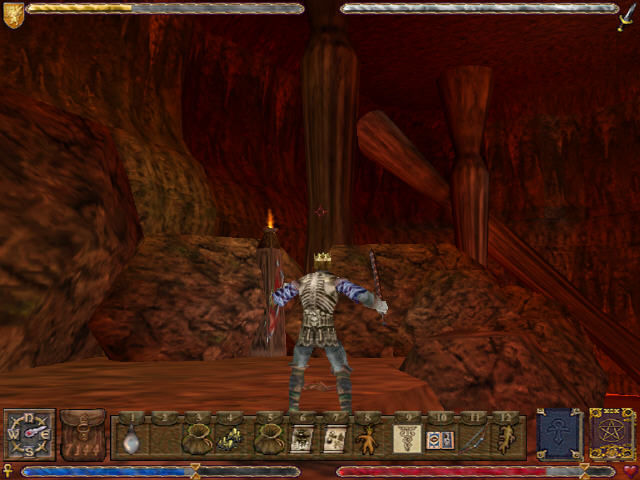Image resolution: width=640 pixels, height=480 pixels.
Task: Open the blue ankh spellbook
Action: (558, 434)
